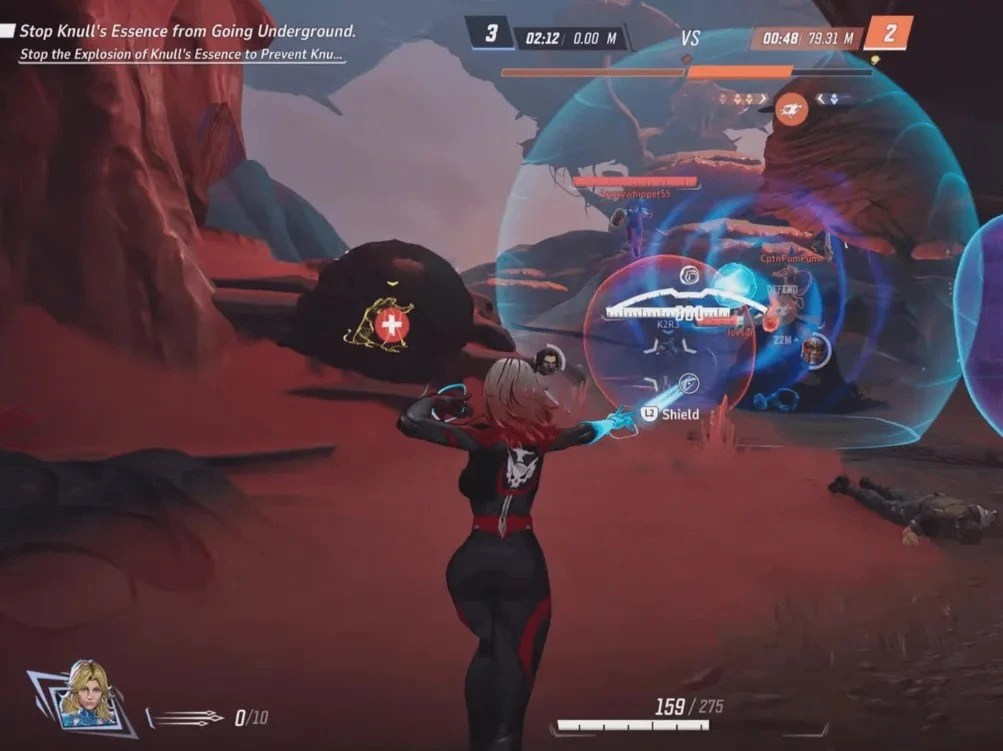The height and width of the screenshot is (751, 1003).
Task: Click the masked teammate portrait with 22M distance
Action: pyautogui.click(x=816, y=350)
